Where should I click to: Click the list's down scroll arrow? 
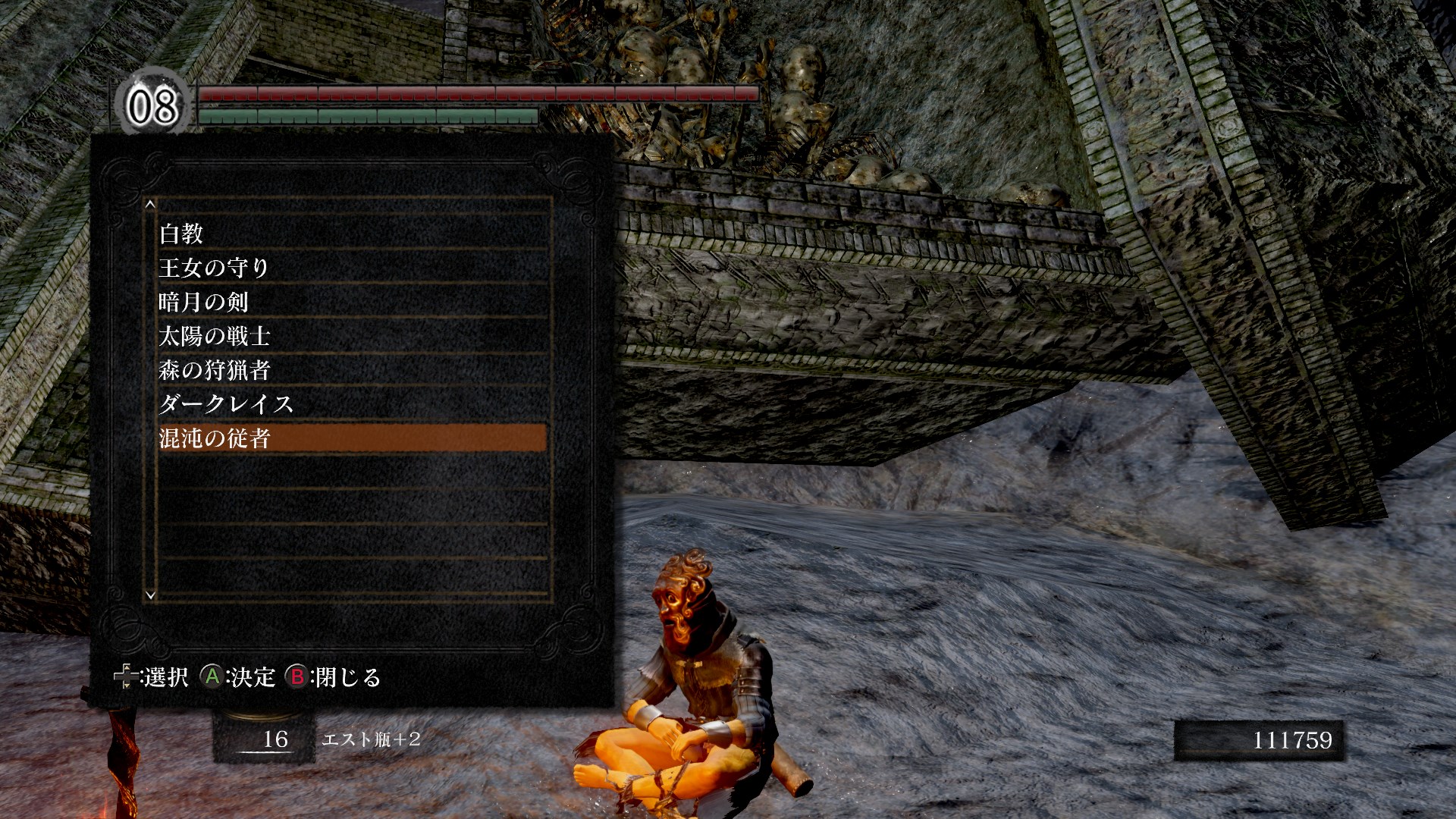(150, 595)
